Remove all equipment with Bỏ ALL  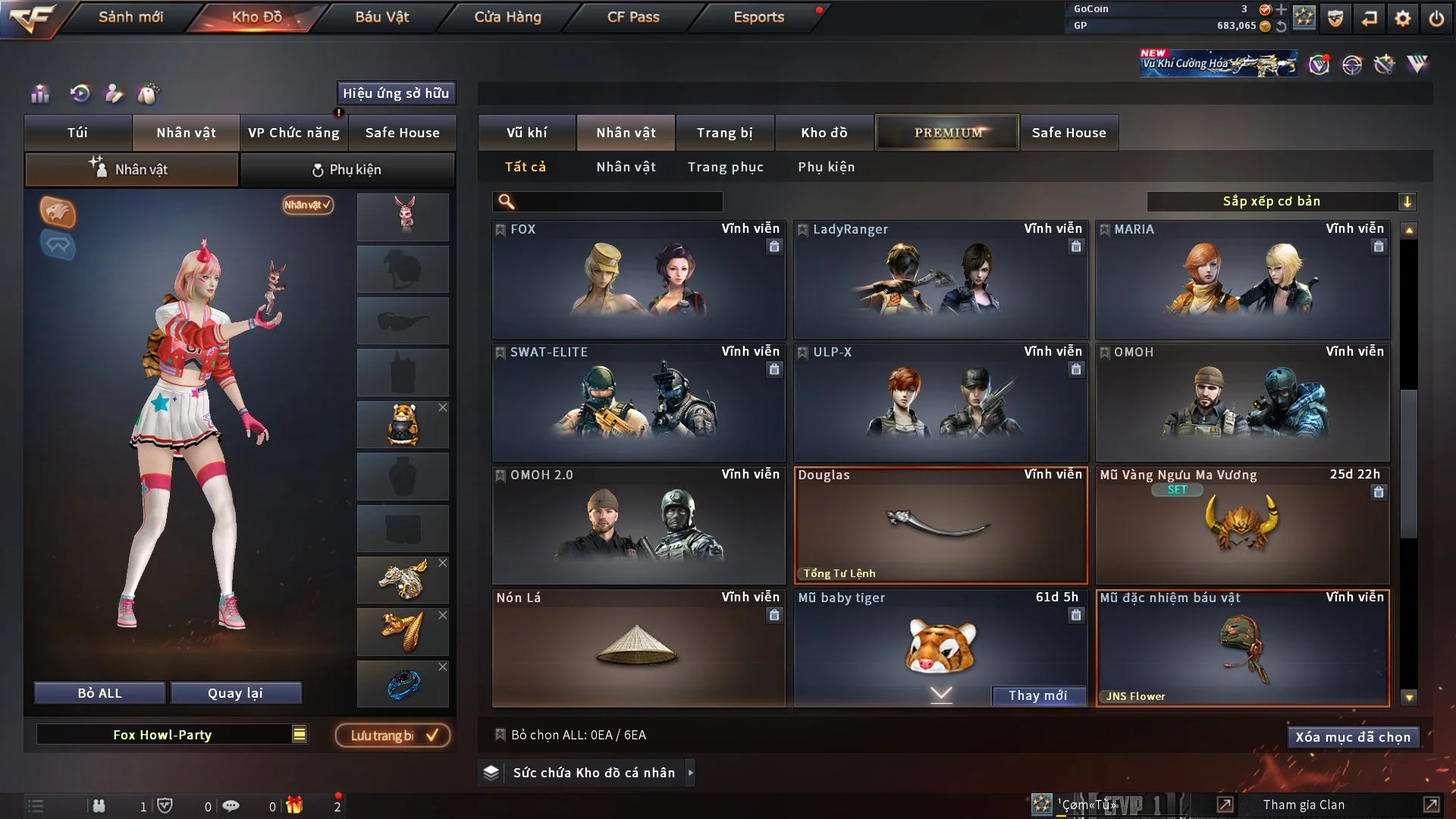point(99,693)
